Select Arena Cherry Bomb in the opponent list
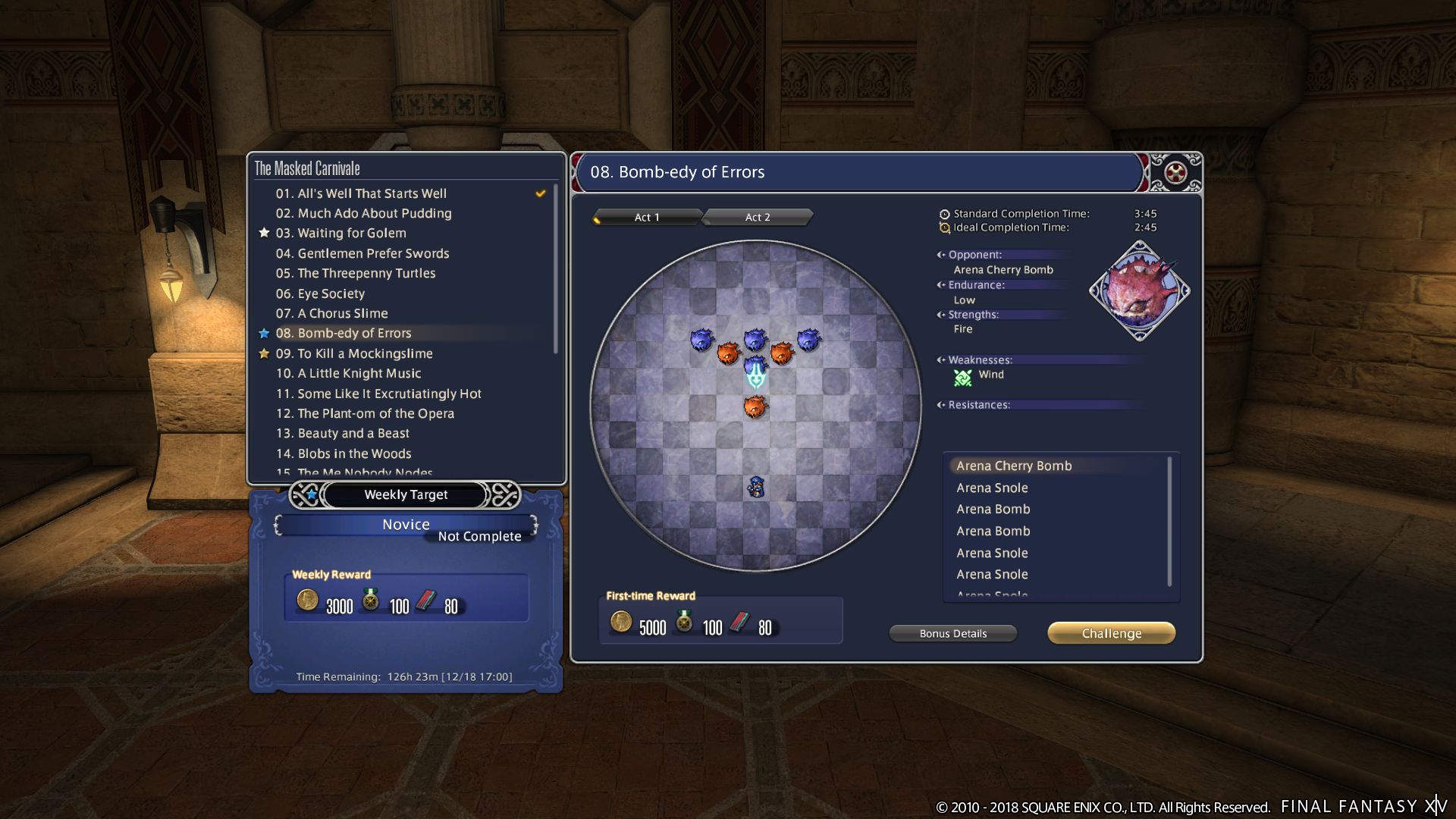 (x=1014, y=466)
